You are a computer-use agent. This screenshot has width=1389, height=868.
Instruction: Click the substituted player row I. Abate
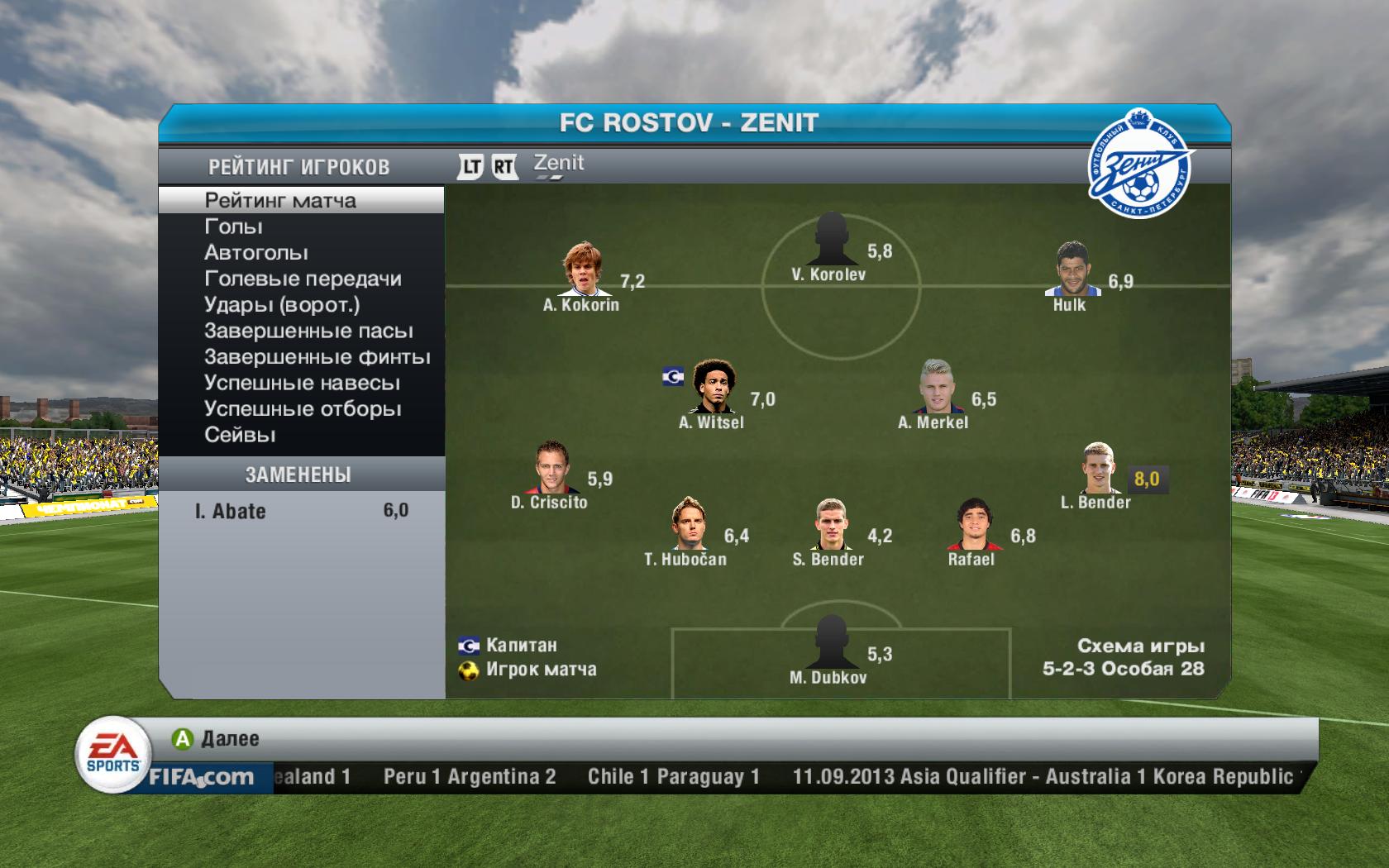[301, 511]
